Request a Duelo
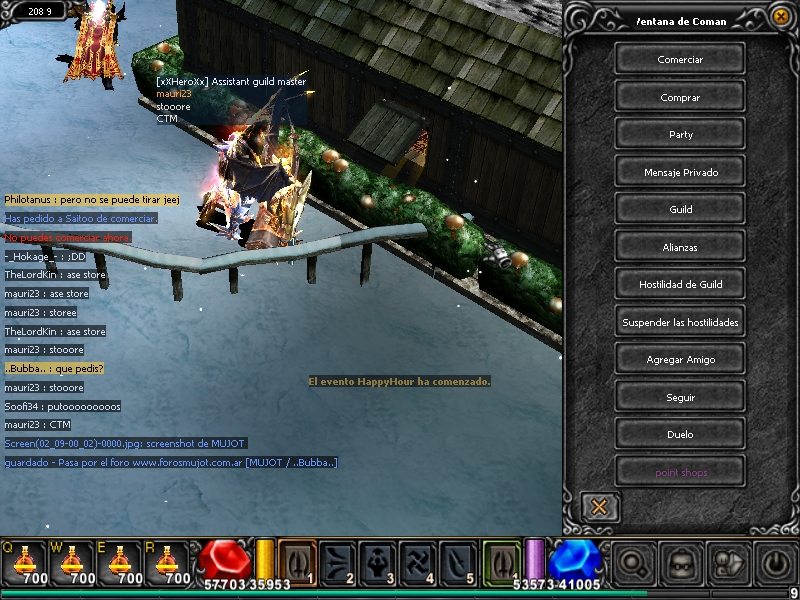 tap(680, 434)
